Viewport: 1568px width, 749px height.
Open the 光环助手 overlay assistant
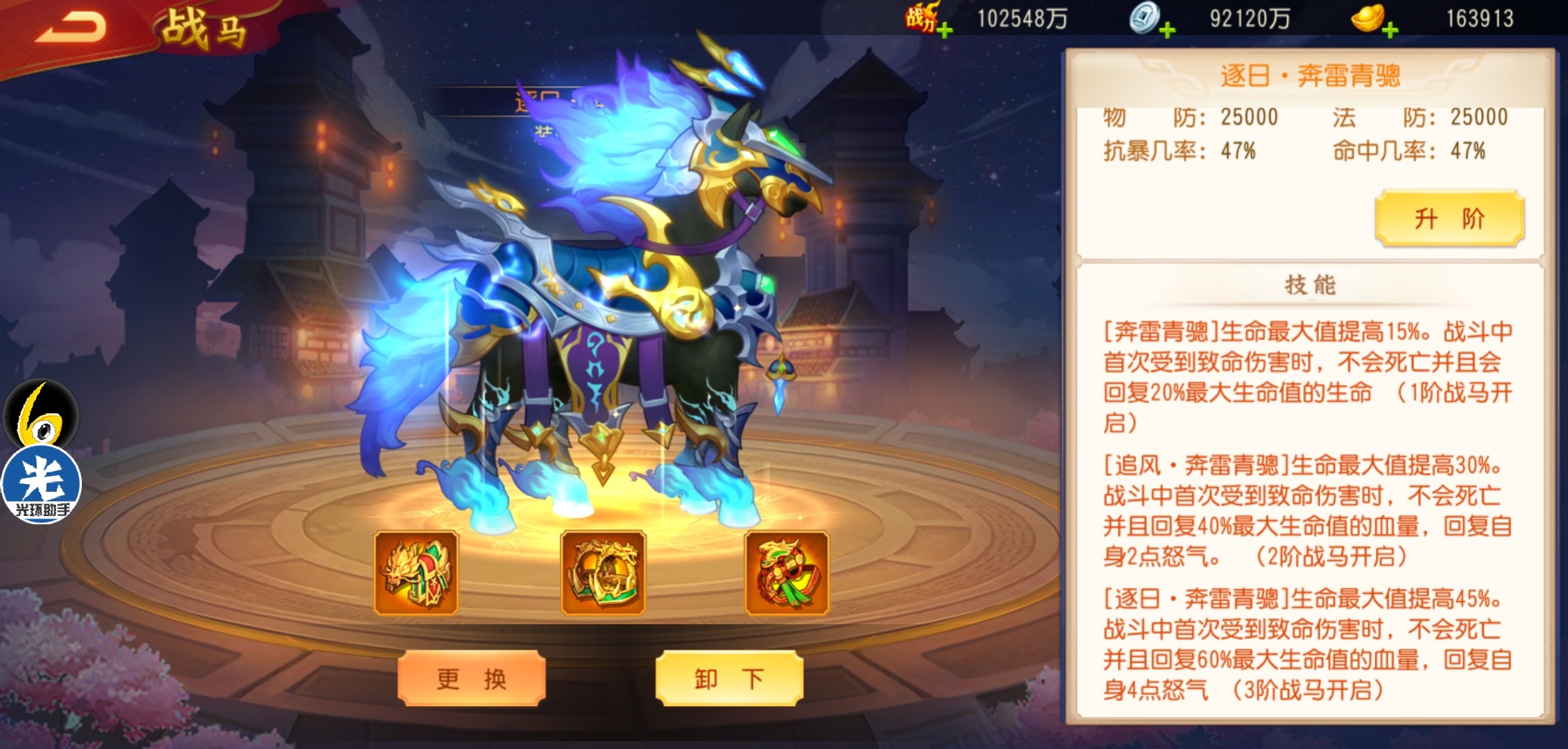[x=42, y=482]
